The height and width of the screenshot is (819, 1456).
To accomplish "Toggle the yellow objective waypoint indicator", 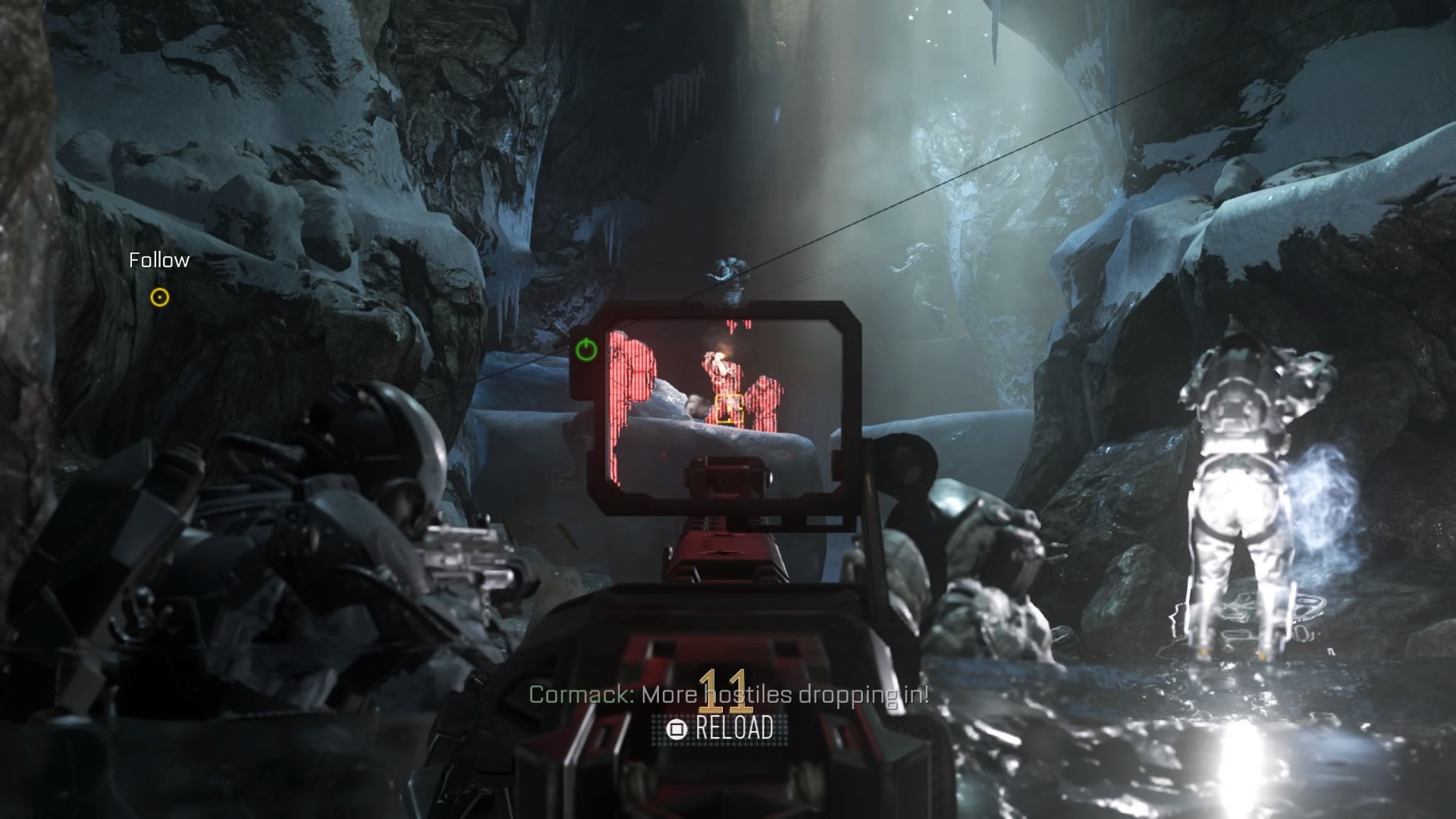I will tap(160, 299).
